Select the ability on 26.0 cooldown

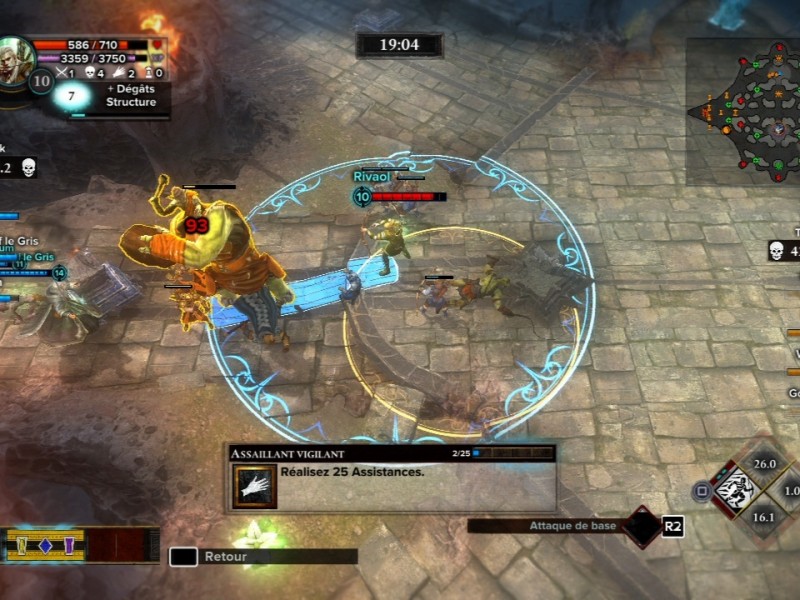coord(765,464)
